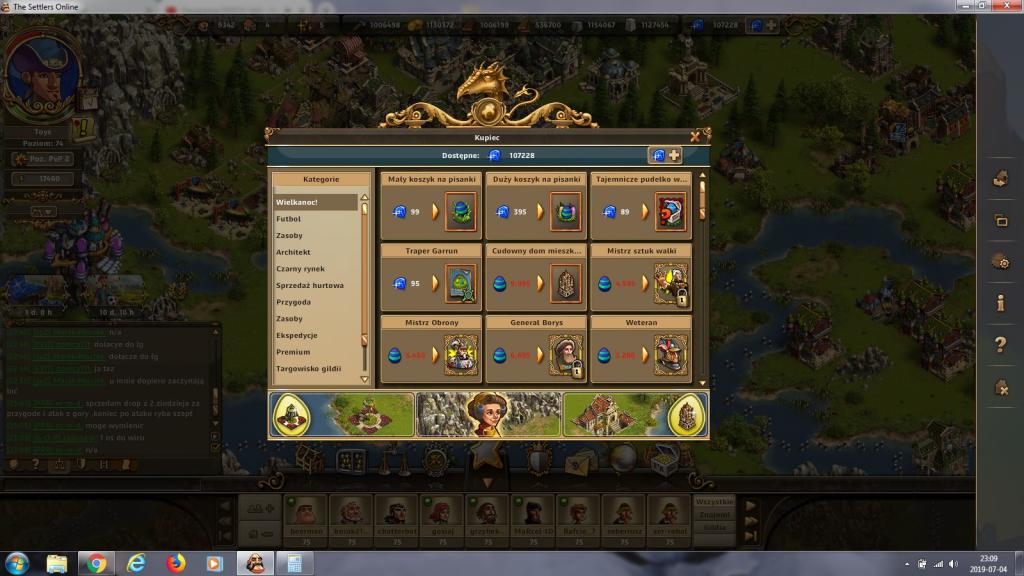1024x576 pixels.
Task: Open Chrome from the Windows taskbar
Action: [x=97, y=563]
